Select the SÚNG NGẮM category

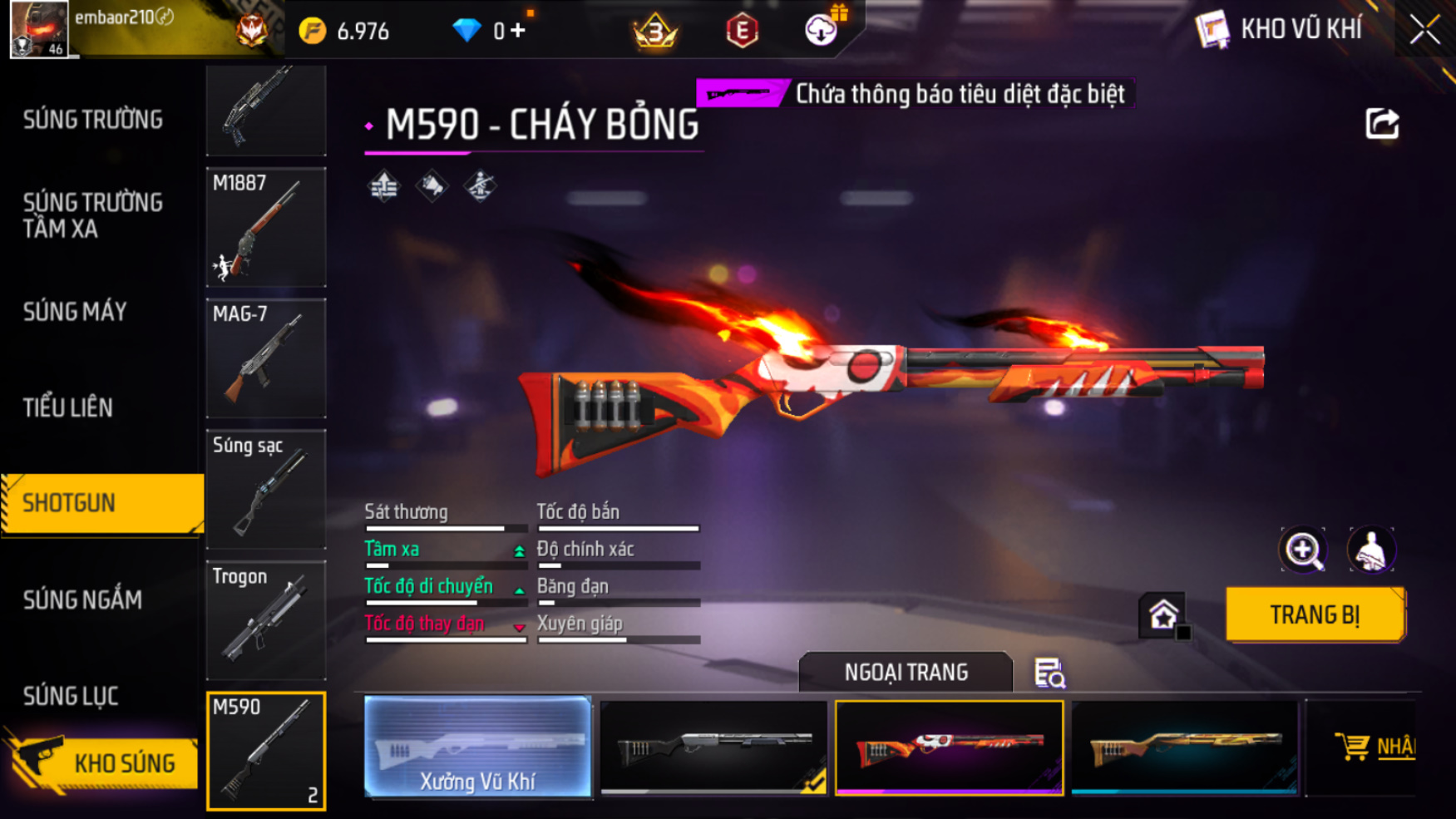click(x=82, y=599)
